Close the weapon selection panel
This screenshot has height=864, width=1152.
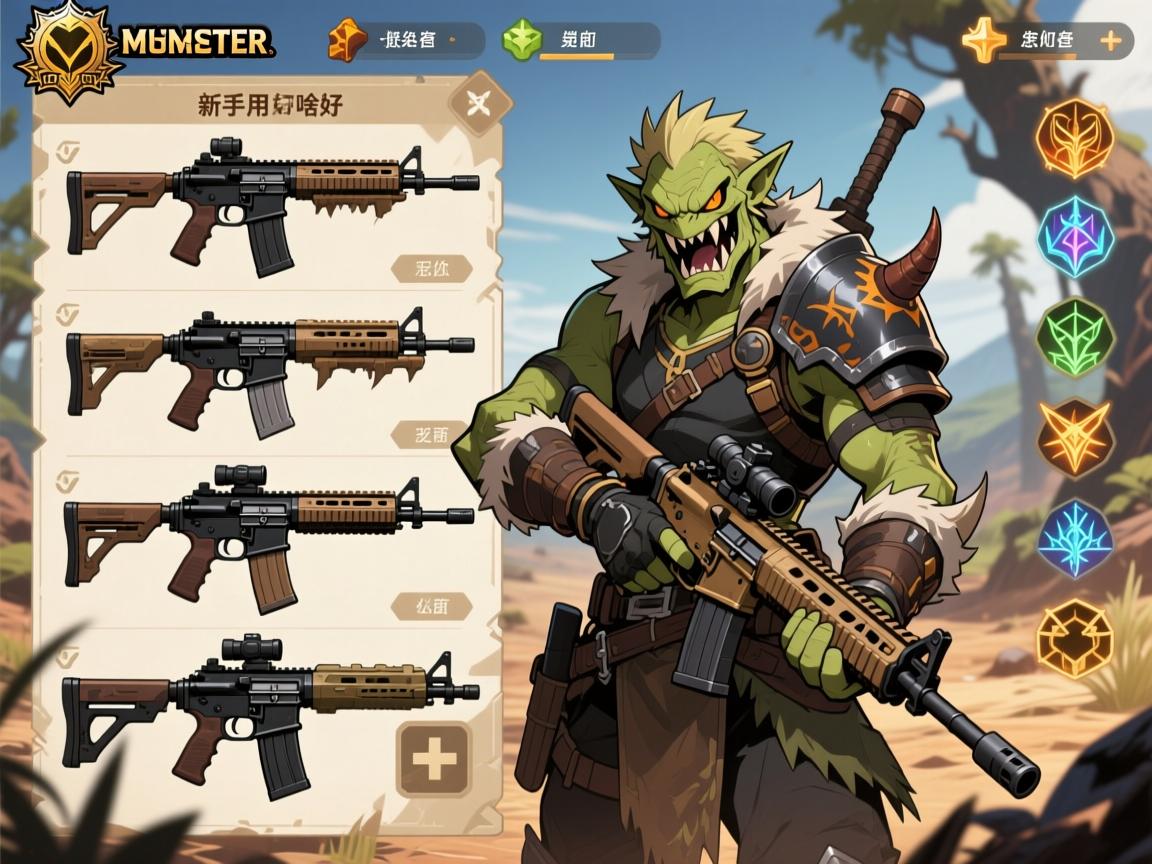(477, 102)
